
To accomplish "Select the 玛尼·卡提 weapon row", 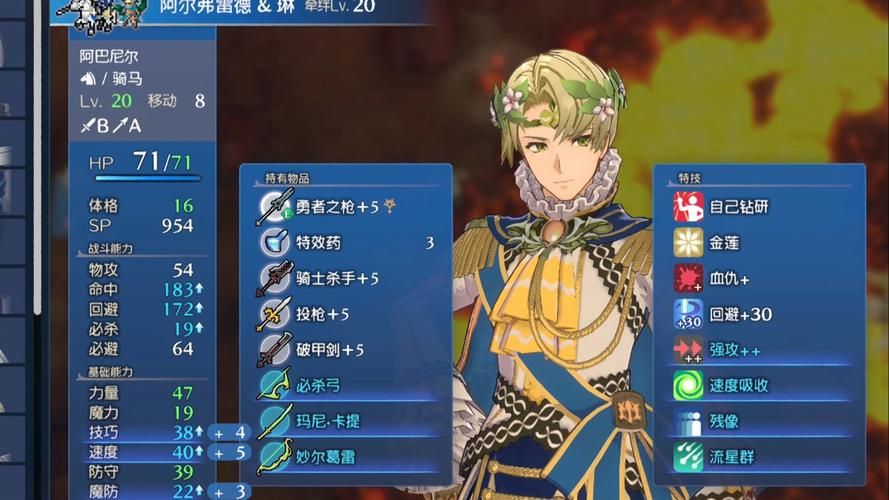I will [345, 421].
